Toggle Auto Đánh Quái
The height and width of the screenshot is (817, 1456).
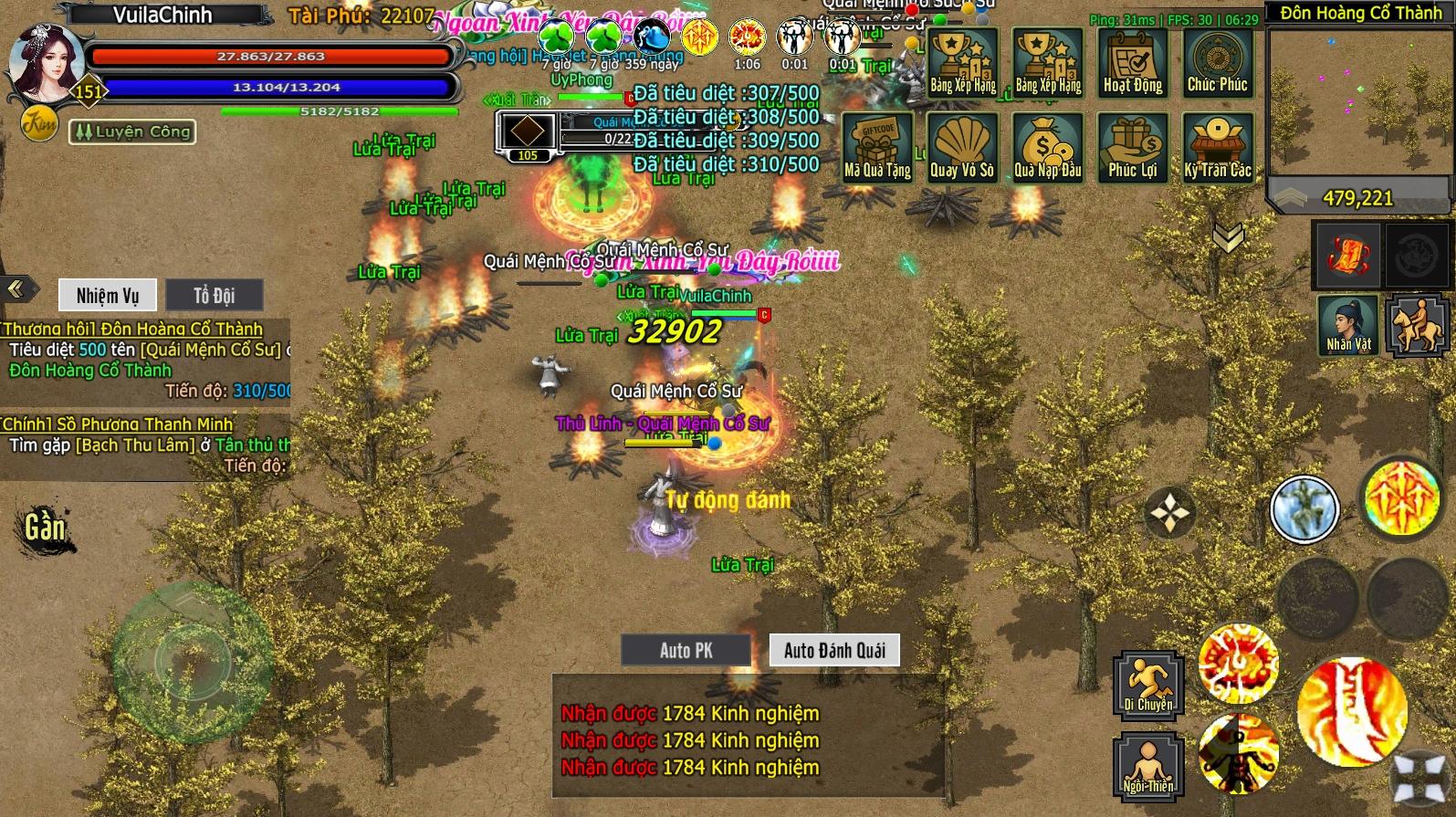coord(834,650)
